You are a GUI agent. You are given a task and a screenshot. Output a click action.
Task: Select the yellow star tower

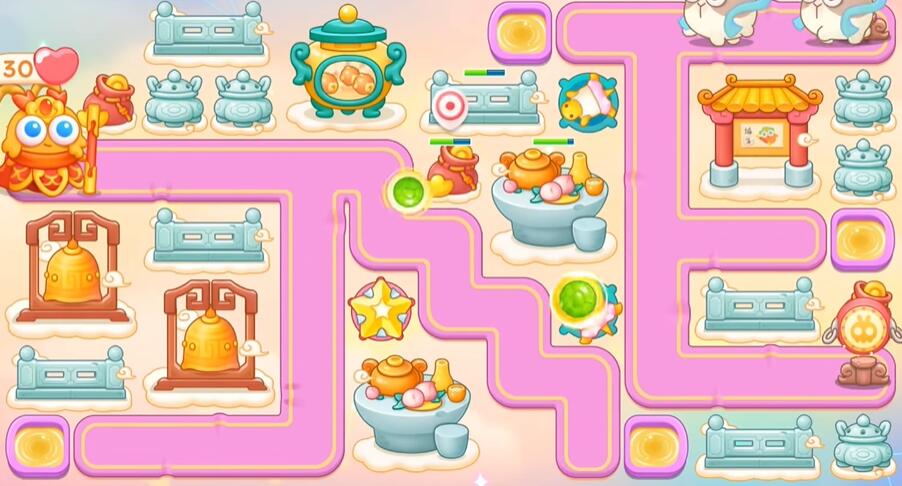click(x=380, y=310)
